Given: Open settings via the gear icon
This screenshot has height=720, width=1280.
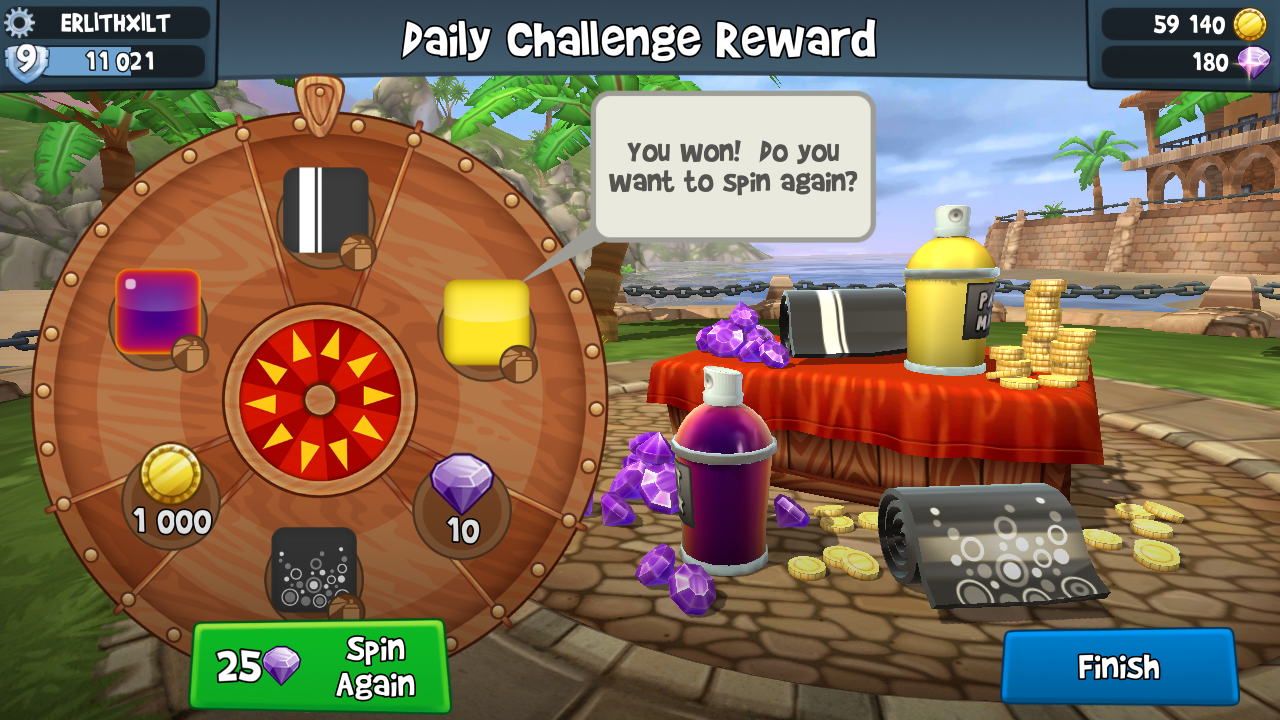Looking at the screenshot, I should click(x=20, y=22).
